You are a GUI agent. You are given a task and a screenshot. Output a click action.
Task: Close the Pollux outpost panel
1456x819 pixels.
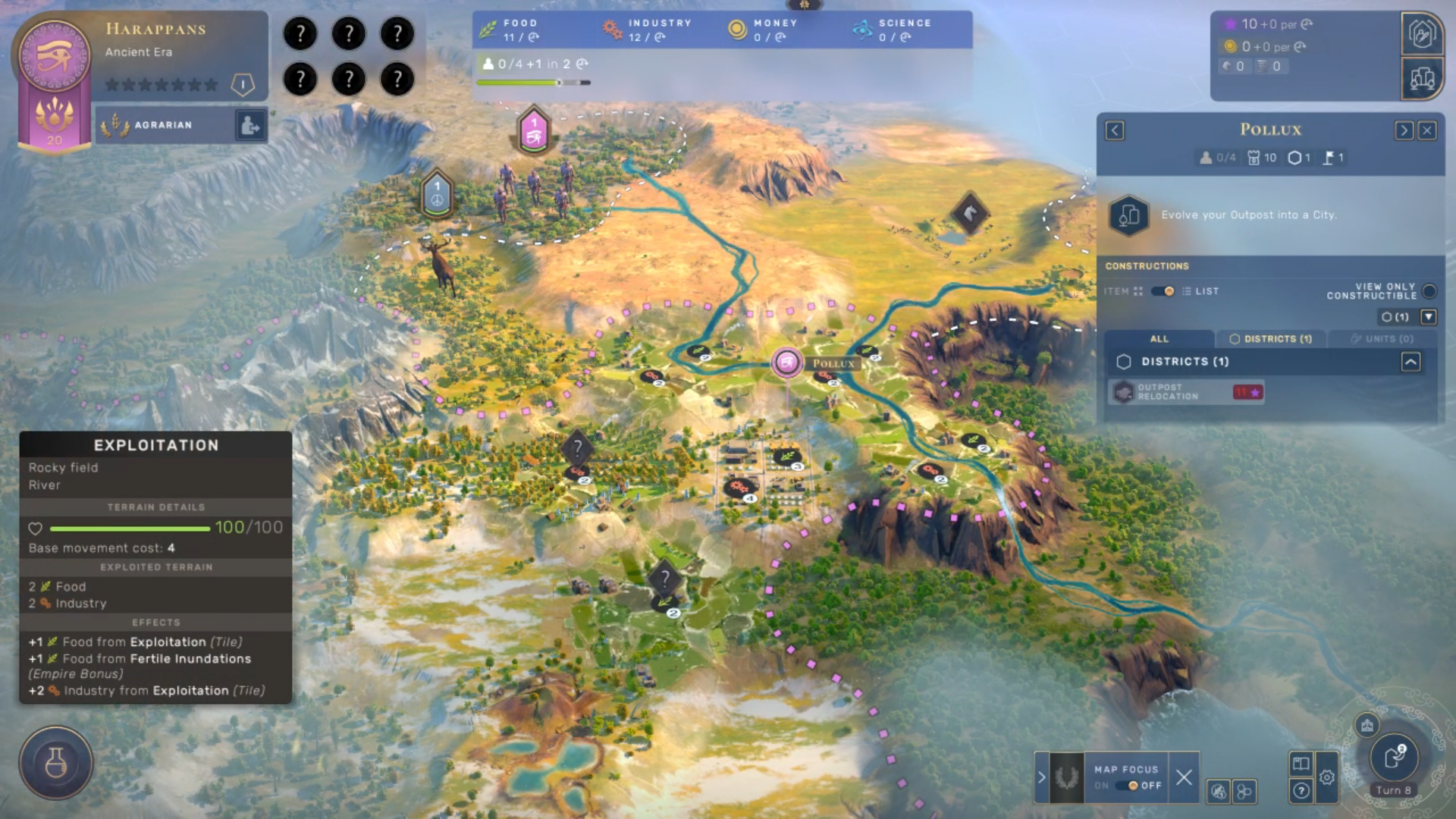(x=1427, y=130)
